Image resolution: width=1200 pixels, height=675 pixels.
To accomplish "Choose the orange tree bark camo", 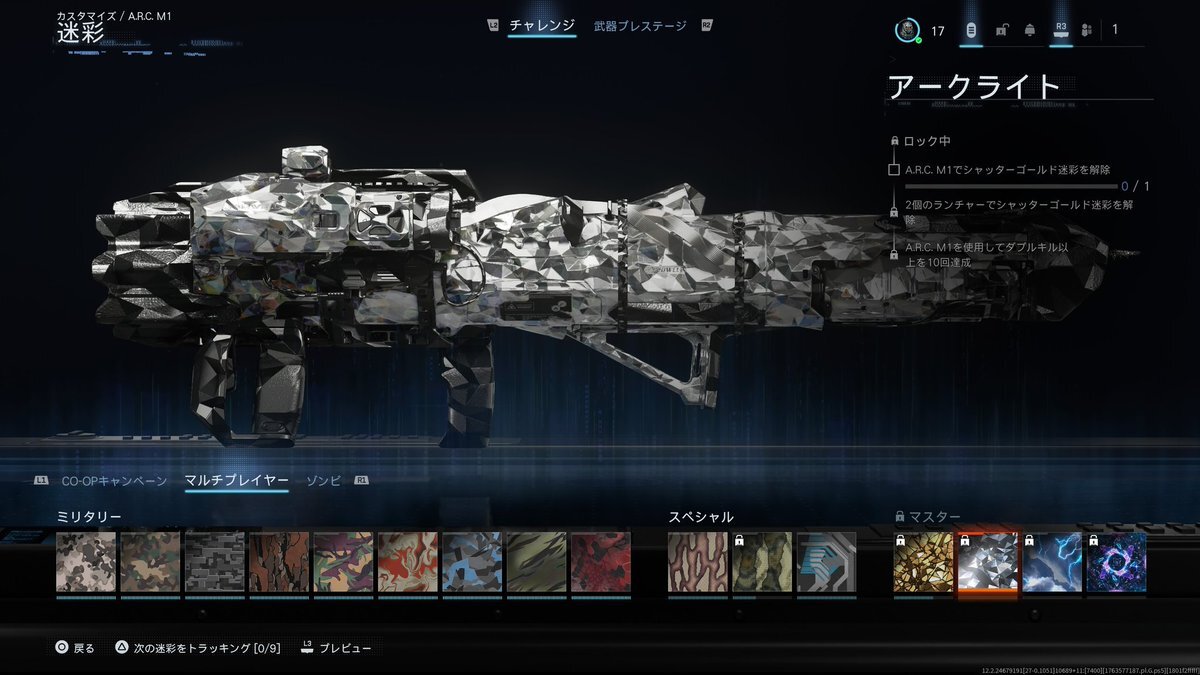I will [x=279, y=562].
